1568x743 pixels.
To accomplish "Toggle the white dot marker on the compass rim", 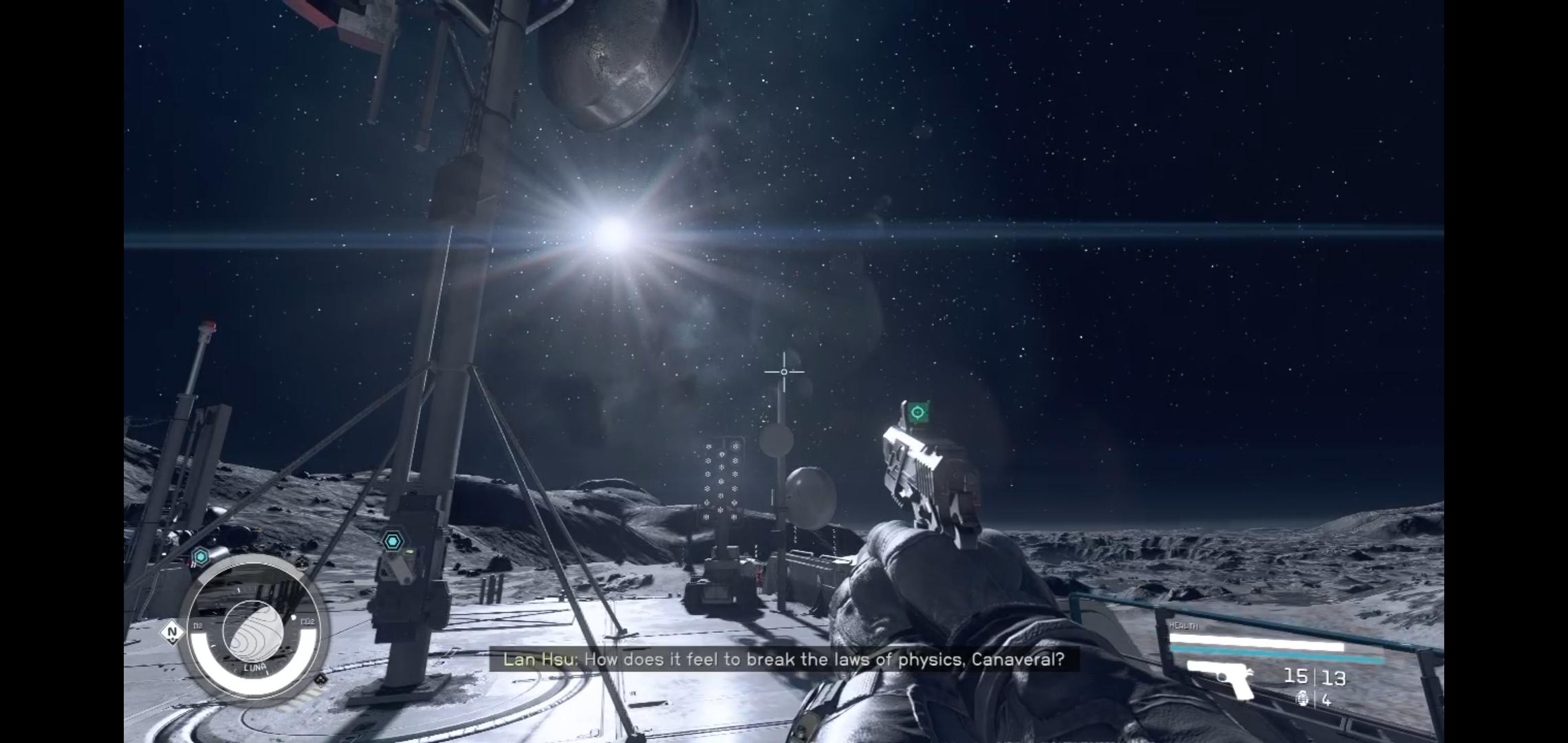I will [293, 617].
